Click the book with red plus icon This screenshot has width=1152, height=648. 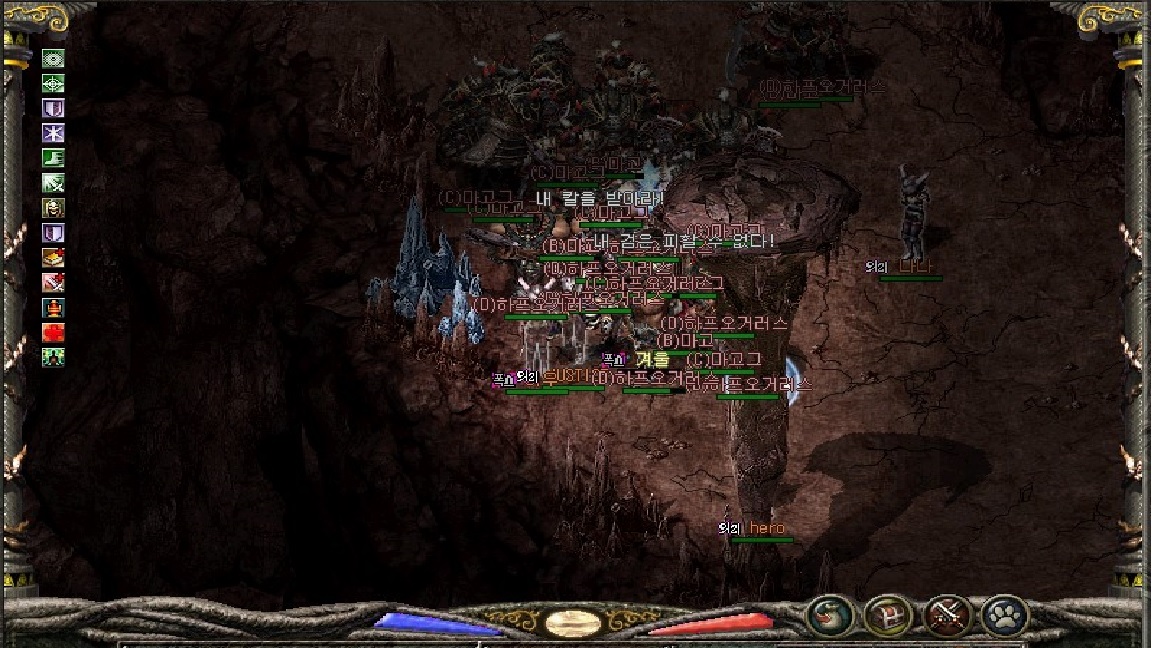pos(53,257)
